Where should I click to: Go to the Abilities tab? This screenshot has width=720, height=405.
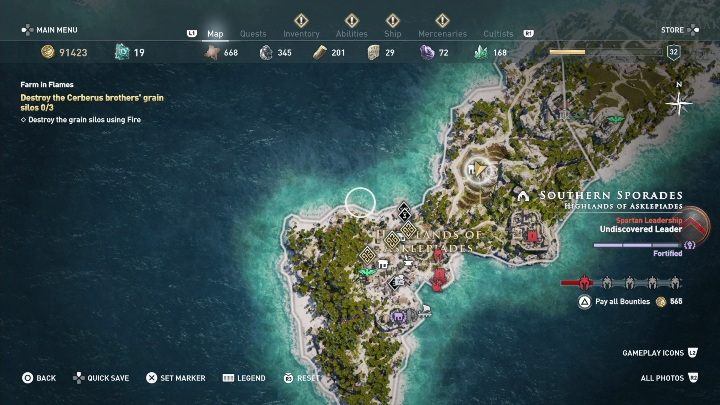pos(350,33)
